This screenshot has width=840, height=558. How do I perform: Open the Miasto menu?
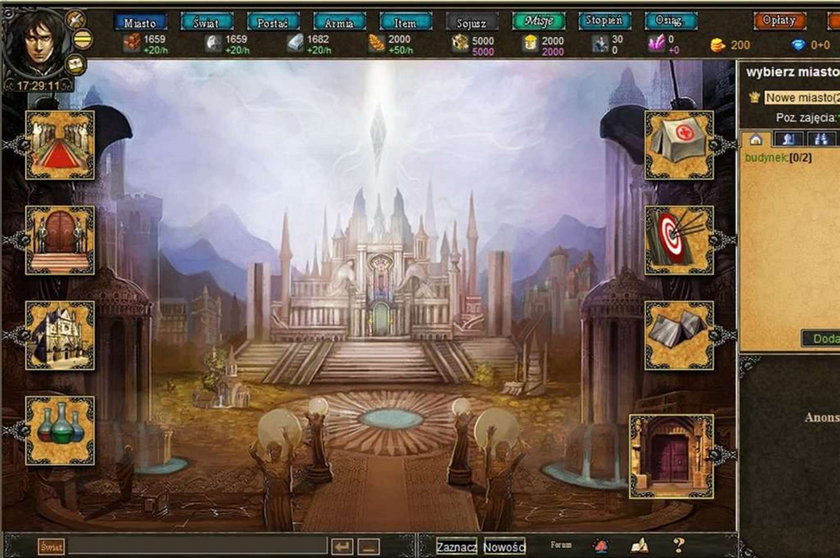pos(139,21)
